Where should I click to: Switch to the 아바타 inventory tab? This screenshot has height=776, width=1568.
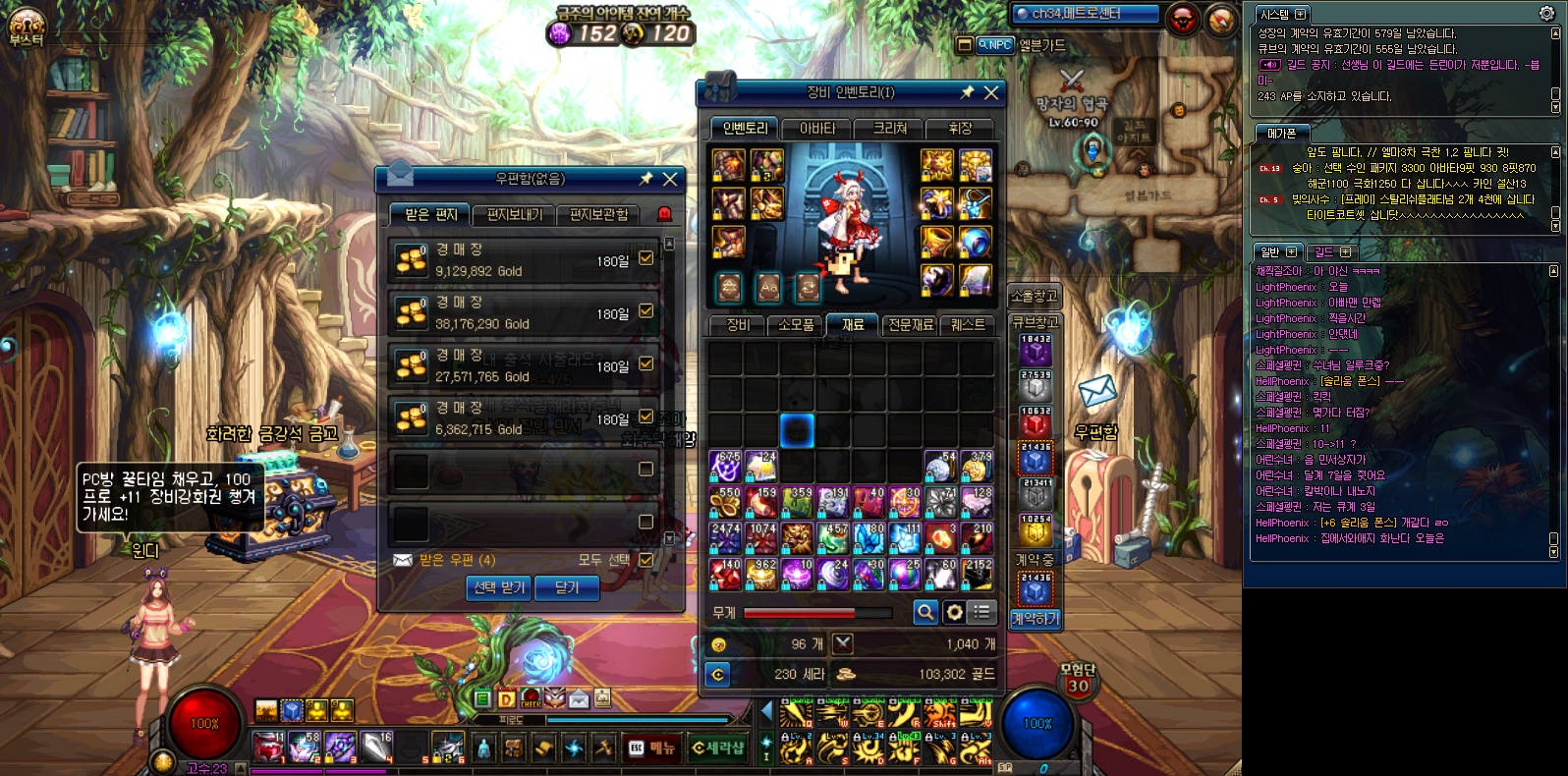(x=817, y=129)
